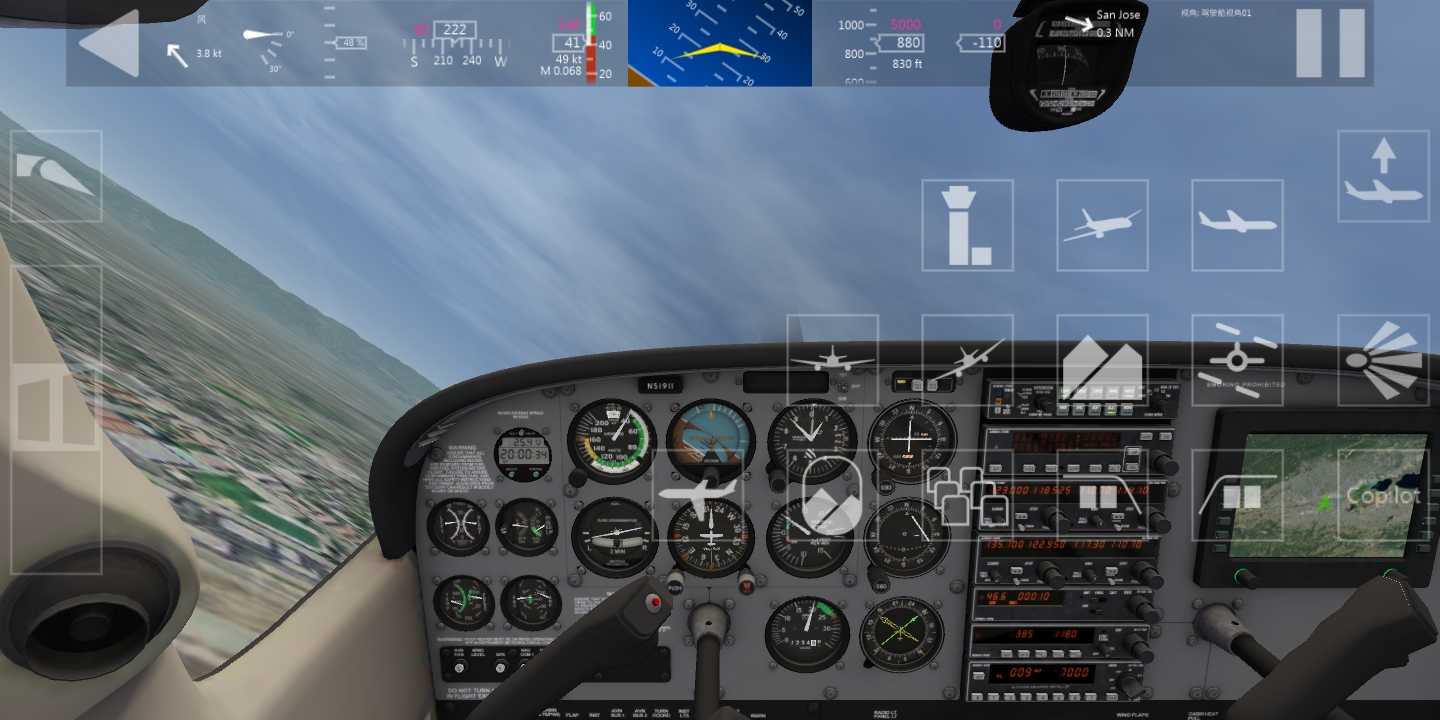Open the mountains scenery location icon

(x=1102, y=362)
